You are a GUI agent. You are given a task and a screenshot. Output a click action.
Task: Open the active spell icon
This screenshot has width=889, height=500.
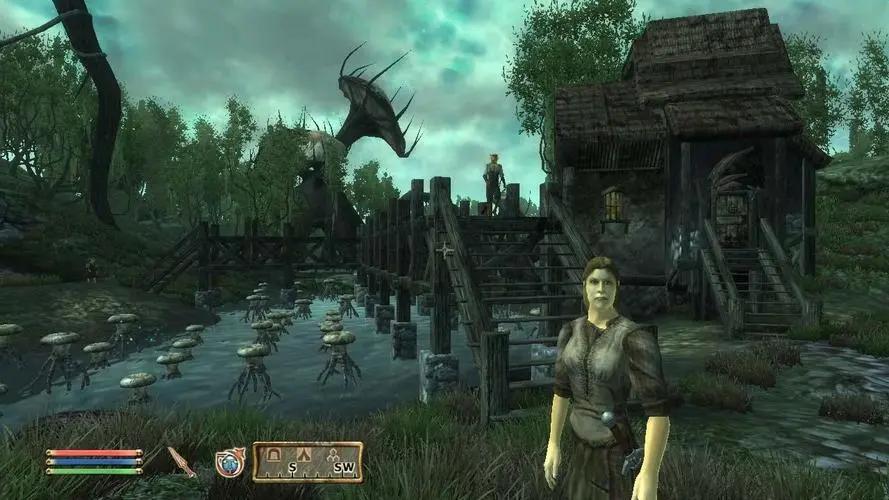[x=230, y=462]
